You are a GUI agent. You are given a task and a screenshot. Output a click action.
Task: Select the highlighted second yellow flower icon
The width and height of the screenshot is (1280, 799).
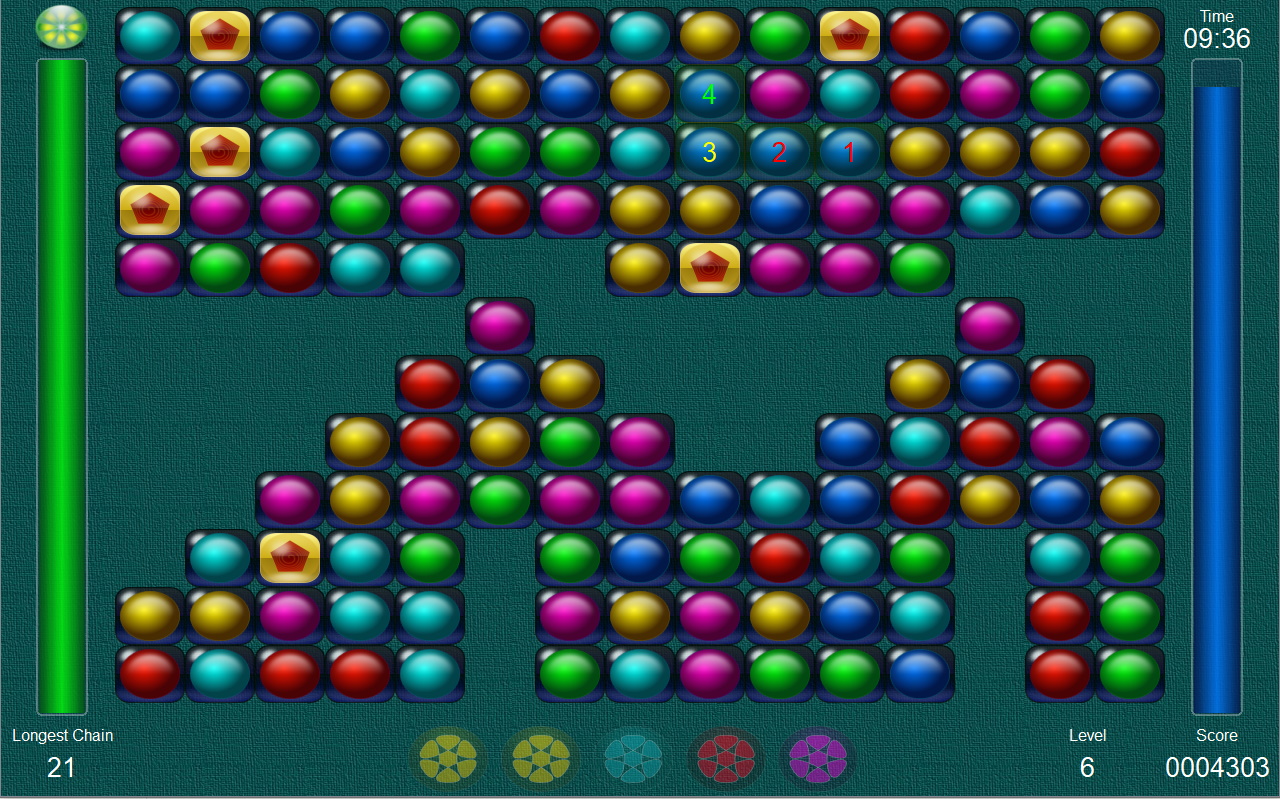pos(539,758)
